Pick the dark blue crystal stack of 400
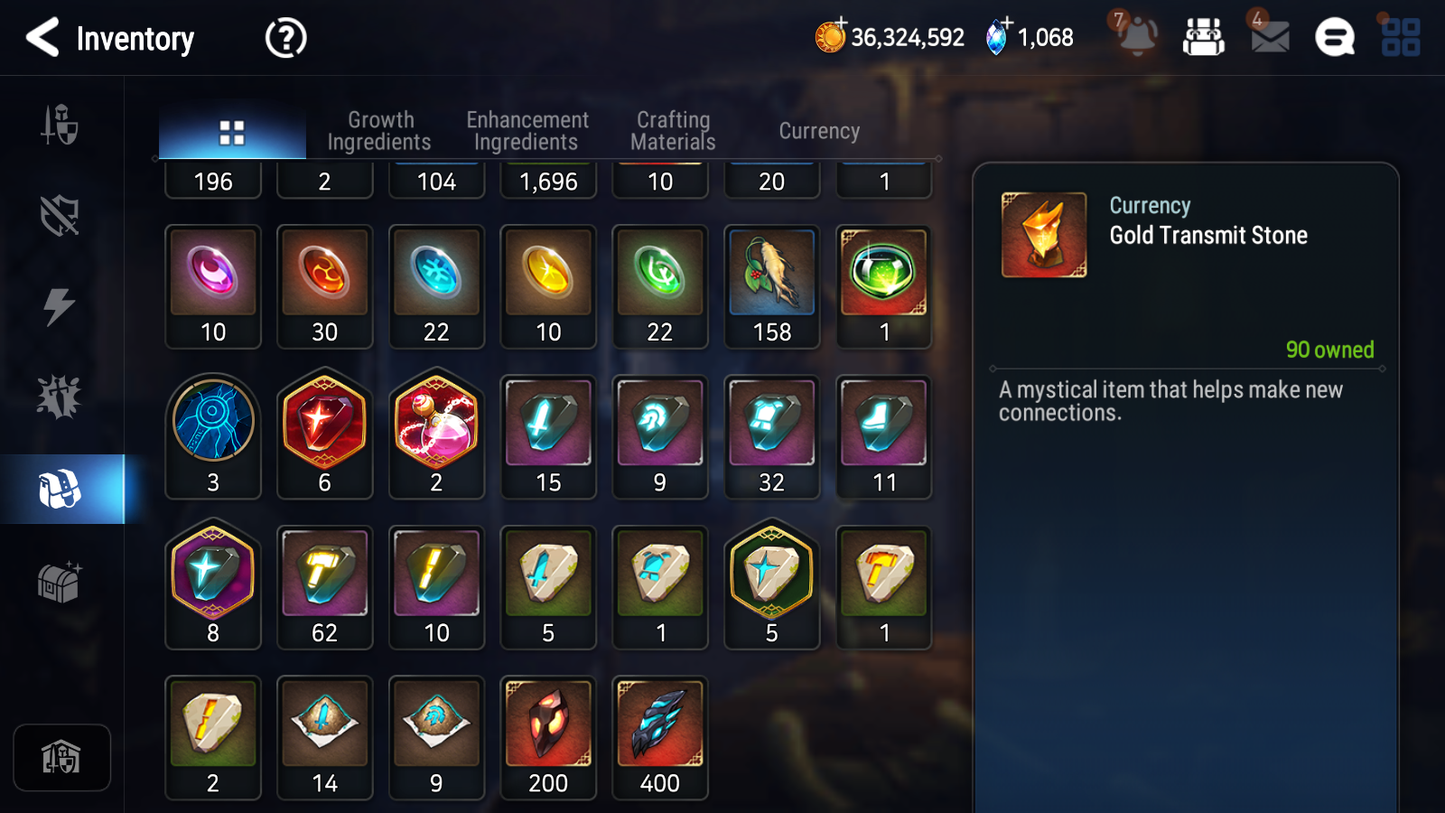Viewport: 1445px width, 813px height. point(660,737)
